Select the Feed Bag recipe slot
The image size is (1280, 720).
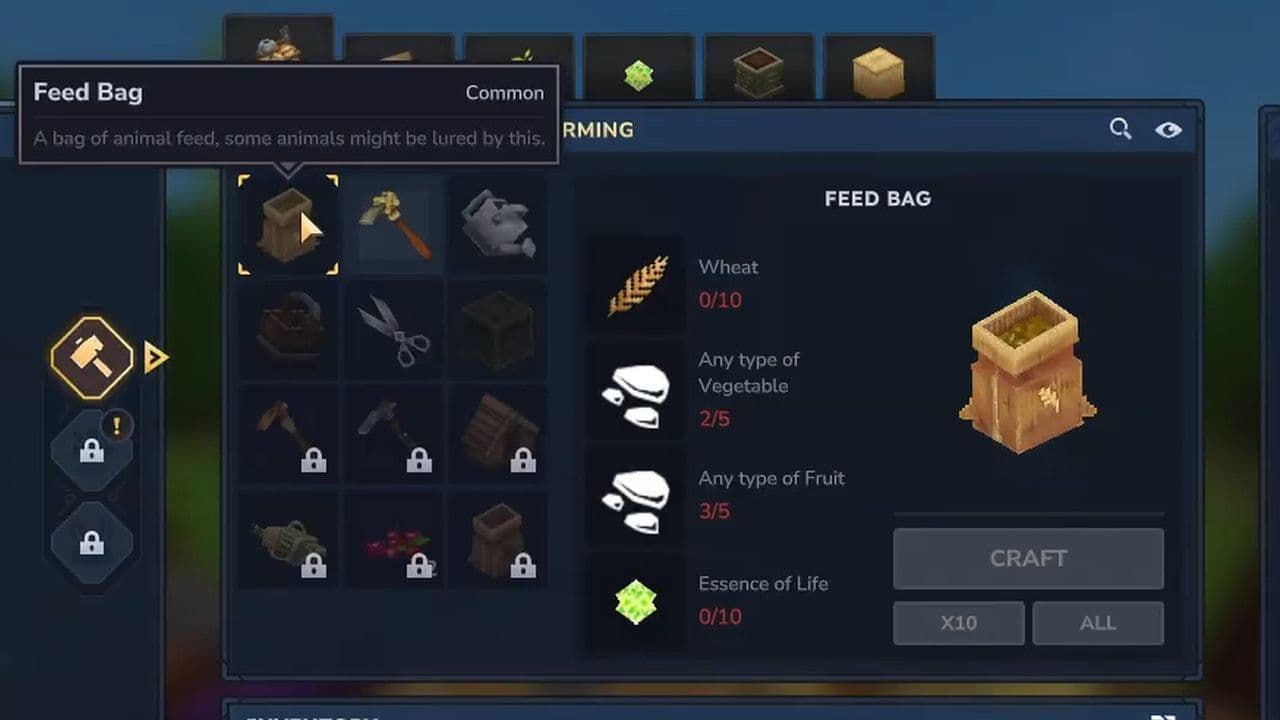[288, 225]
